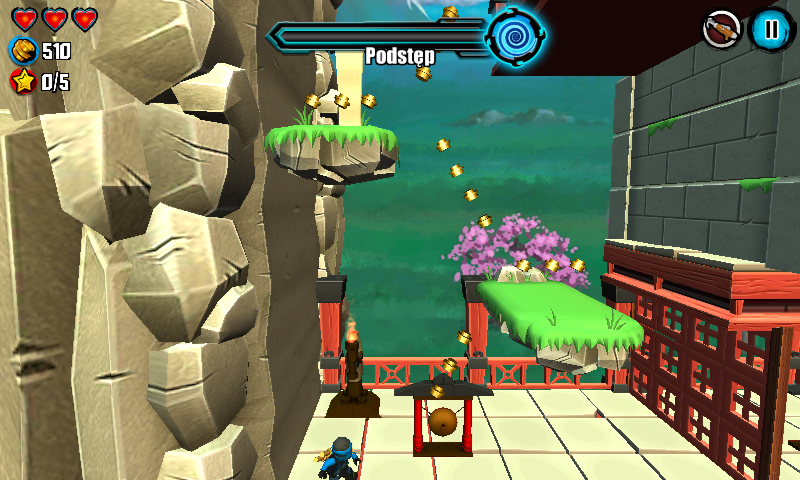Pause the game with the blue pause button
Image resolution: width=800 pixels, height=480 pixels.
click(x=770, y=29)
